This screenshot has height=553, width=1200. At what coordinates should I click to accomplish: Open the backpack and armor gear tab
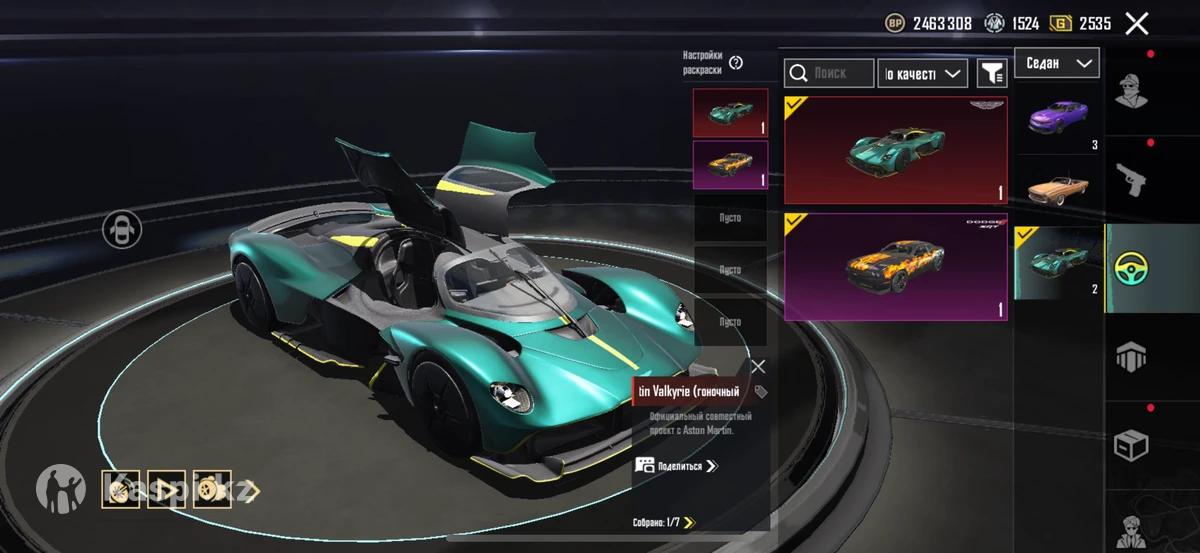pos(1131,356)
